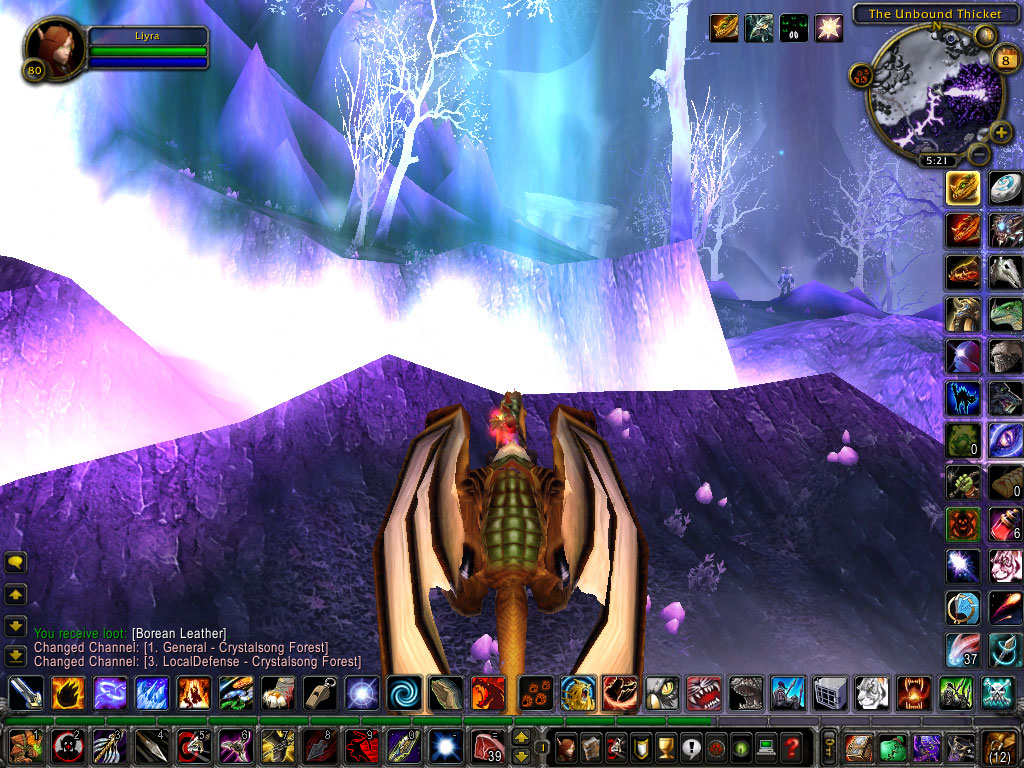1024x768 pixels.
Task: Open the computer icon game menu
Action: click(766, 747)
